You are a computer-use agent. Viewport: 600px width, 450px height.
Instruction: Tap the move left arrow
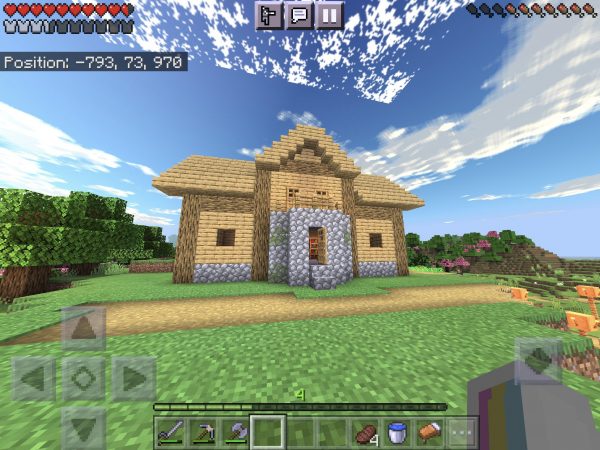coord(34,379)
